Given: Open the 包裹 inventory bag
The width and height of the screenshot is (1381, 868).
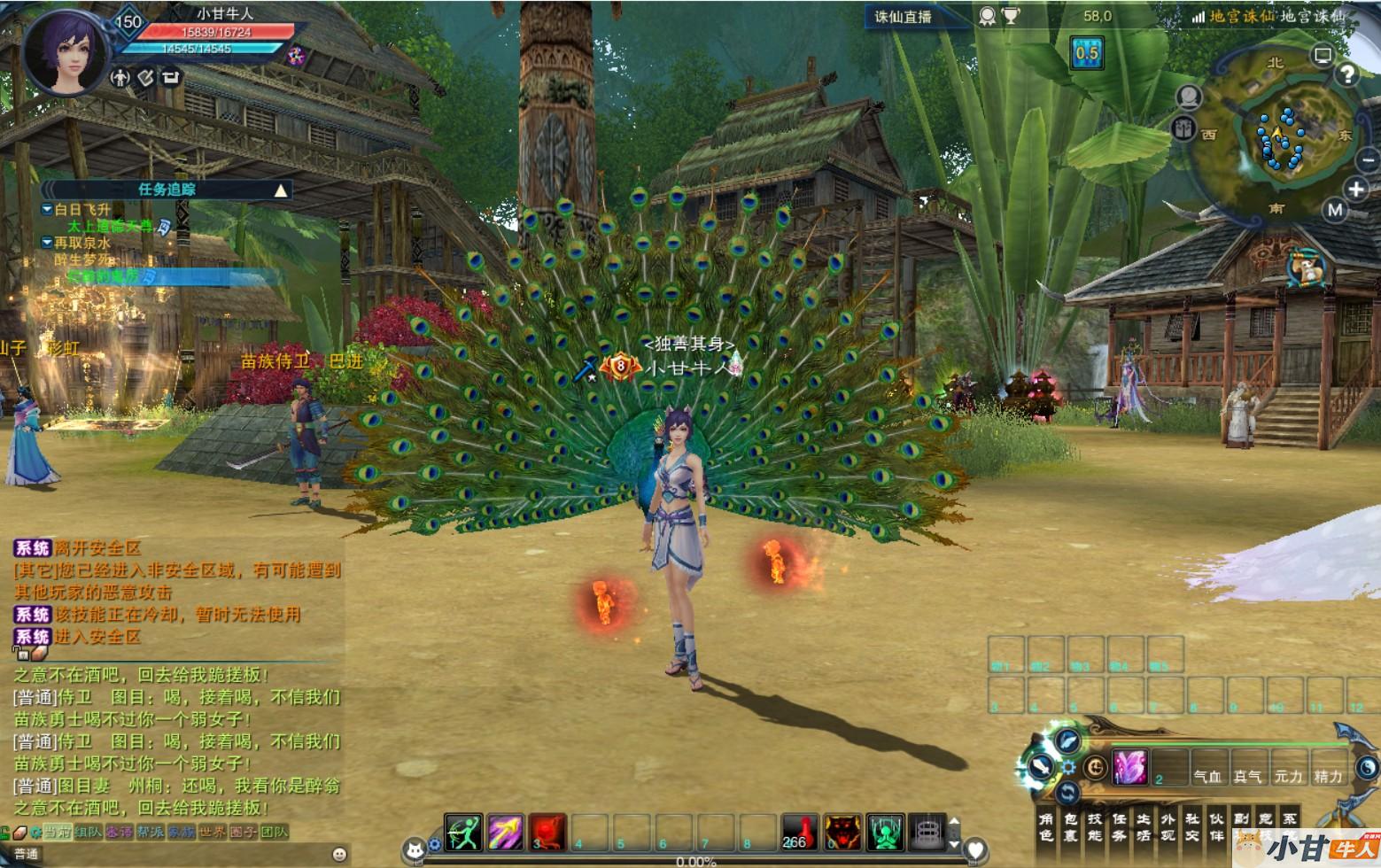Looking at the screenshot, I should 1070,826.
